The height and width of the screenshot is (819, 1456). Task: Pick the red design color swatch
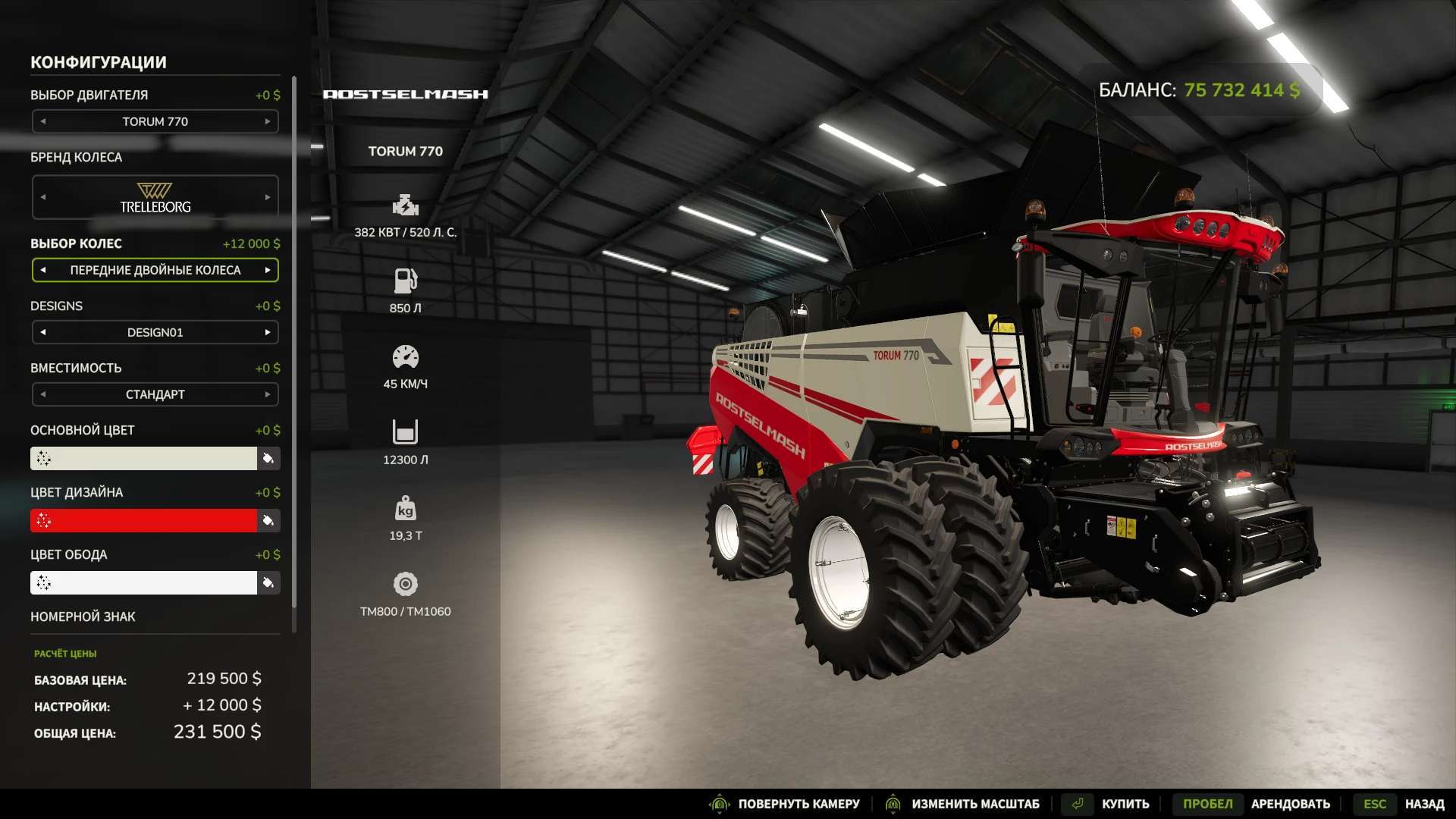(x=144, y=520)
